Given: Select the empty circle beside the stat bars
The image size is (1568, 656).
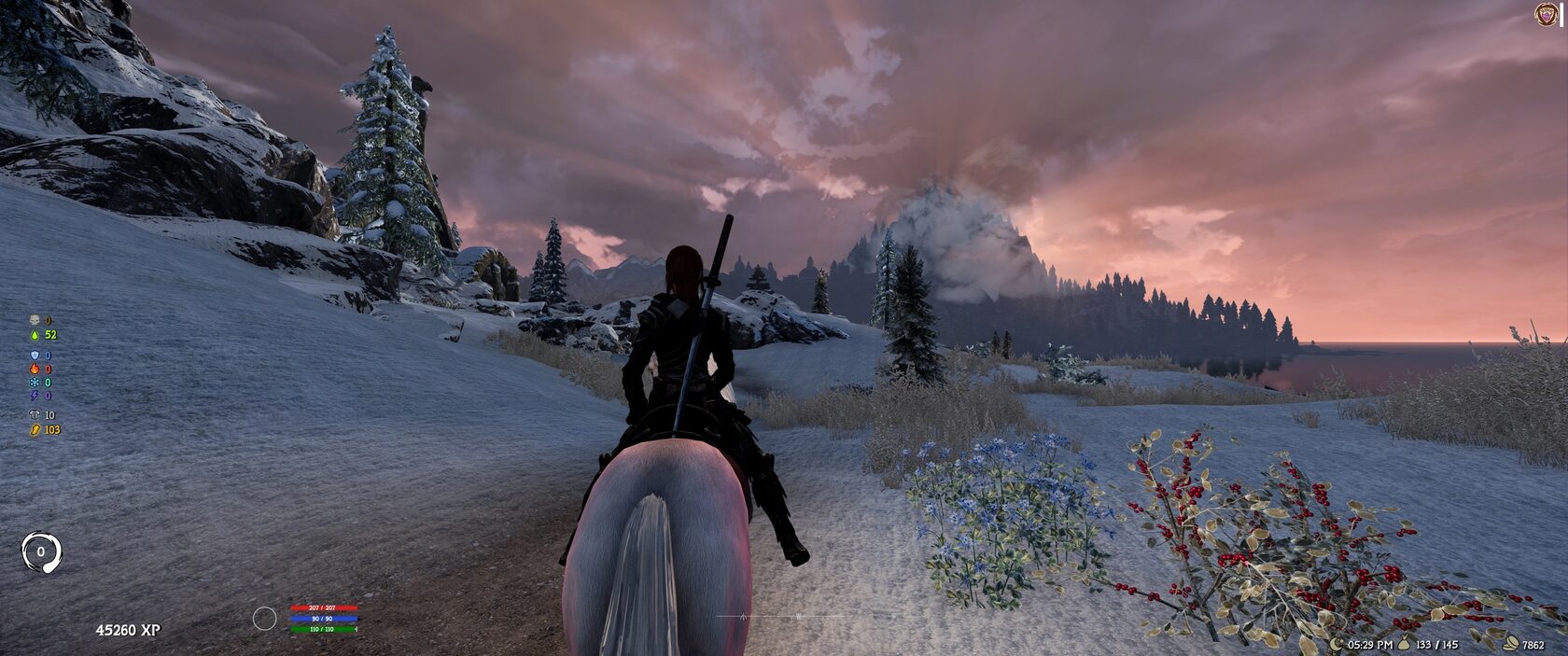Looking at the screenshot, I should pos(265,618).
